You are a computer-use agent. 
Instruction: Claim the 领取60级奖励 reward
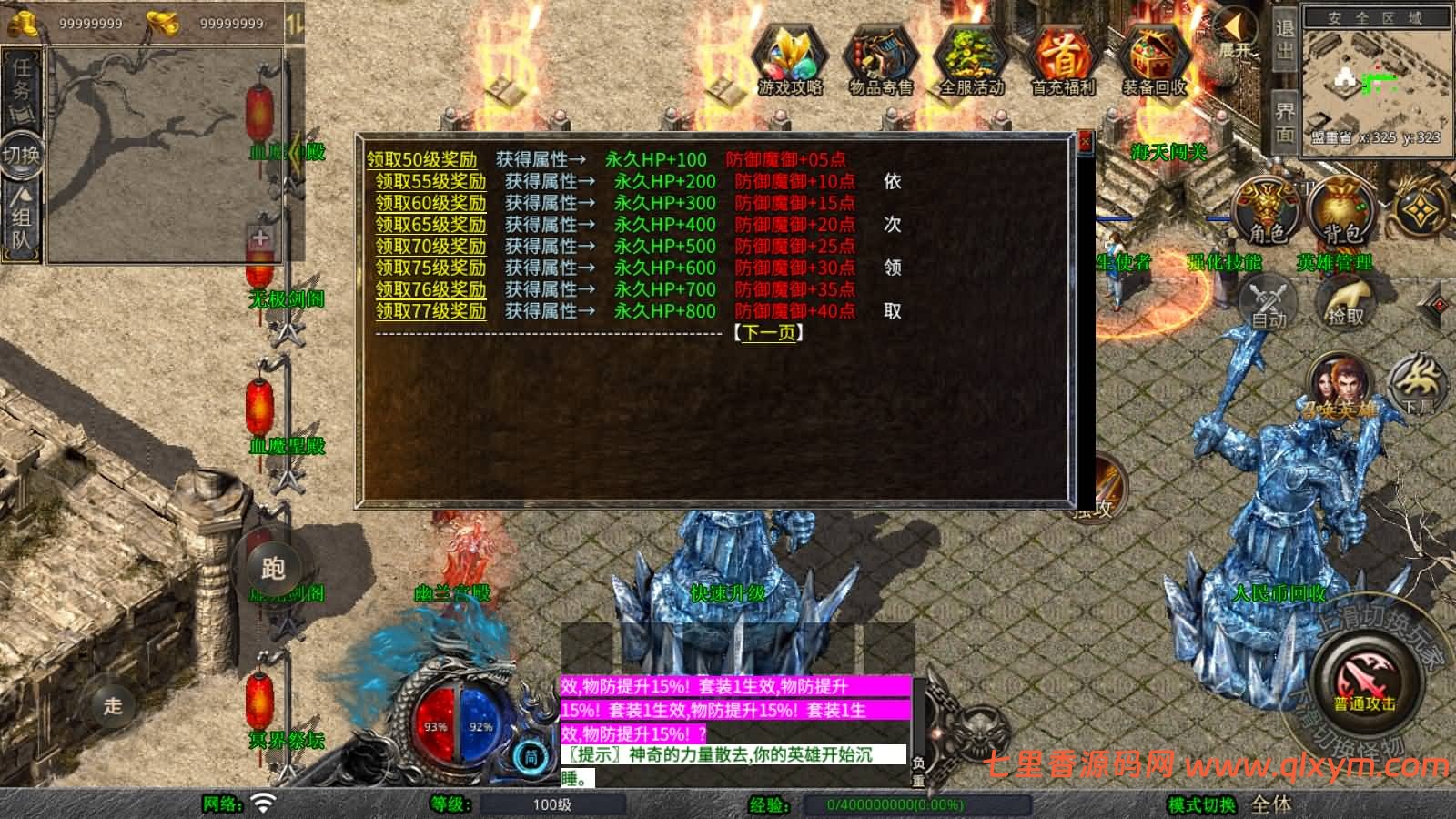point(430,203)
